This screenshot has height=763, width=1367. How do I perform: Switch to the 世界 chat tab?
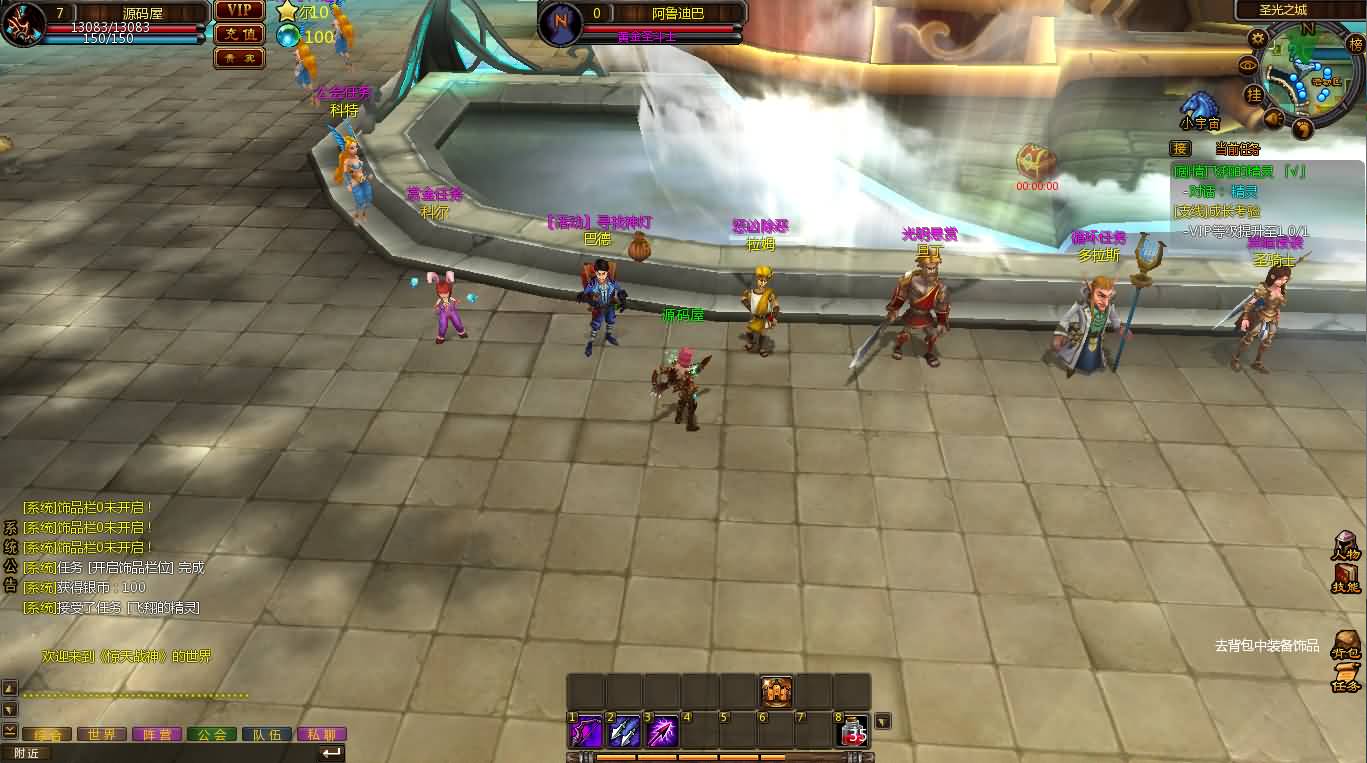[101, 734]
